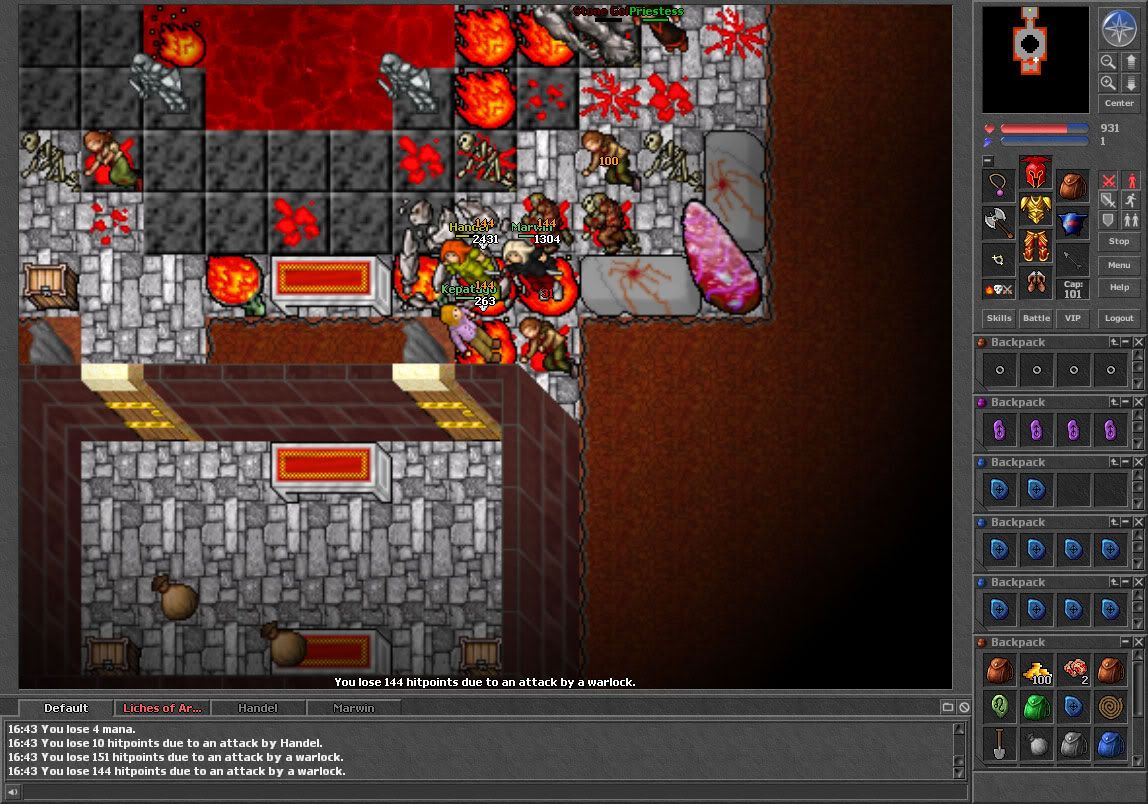Select the gold coins stack of 100

(1036, 671)
